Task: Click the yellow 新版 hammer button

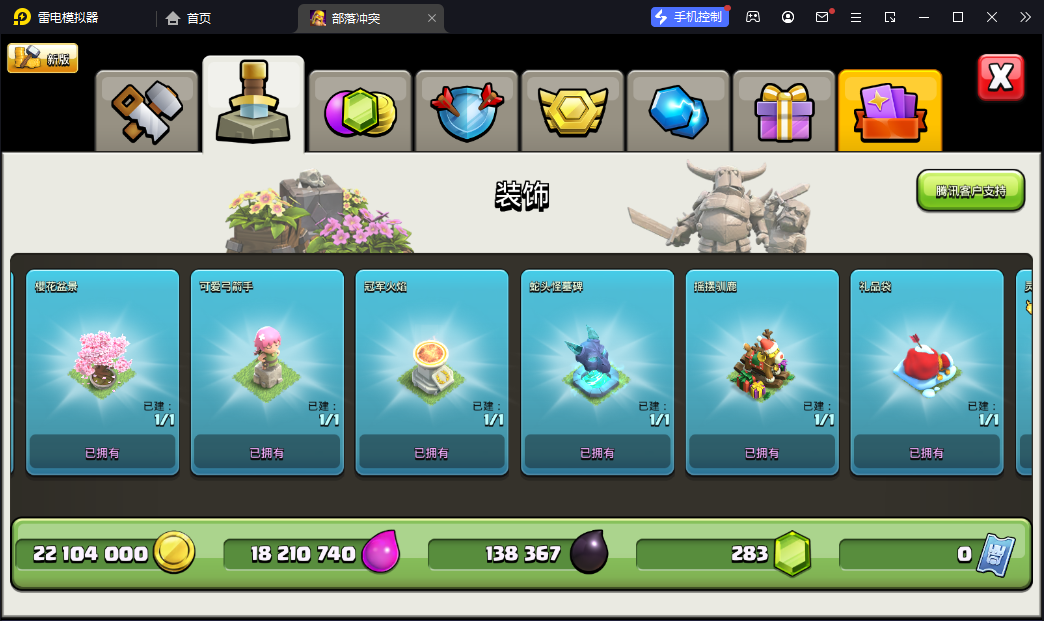Action: coord(42,58)
